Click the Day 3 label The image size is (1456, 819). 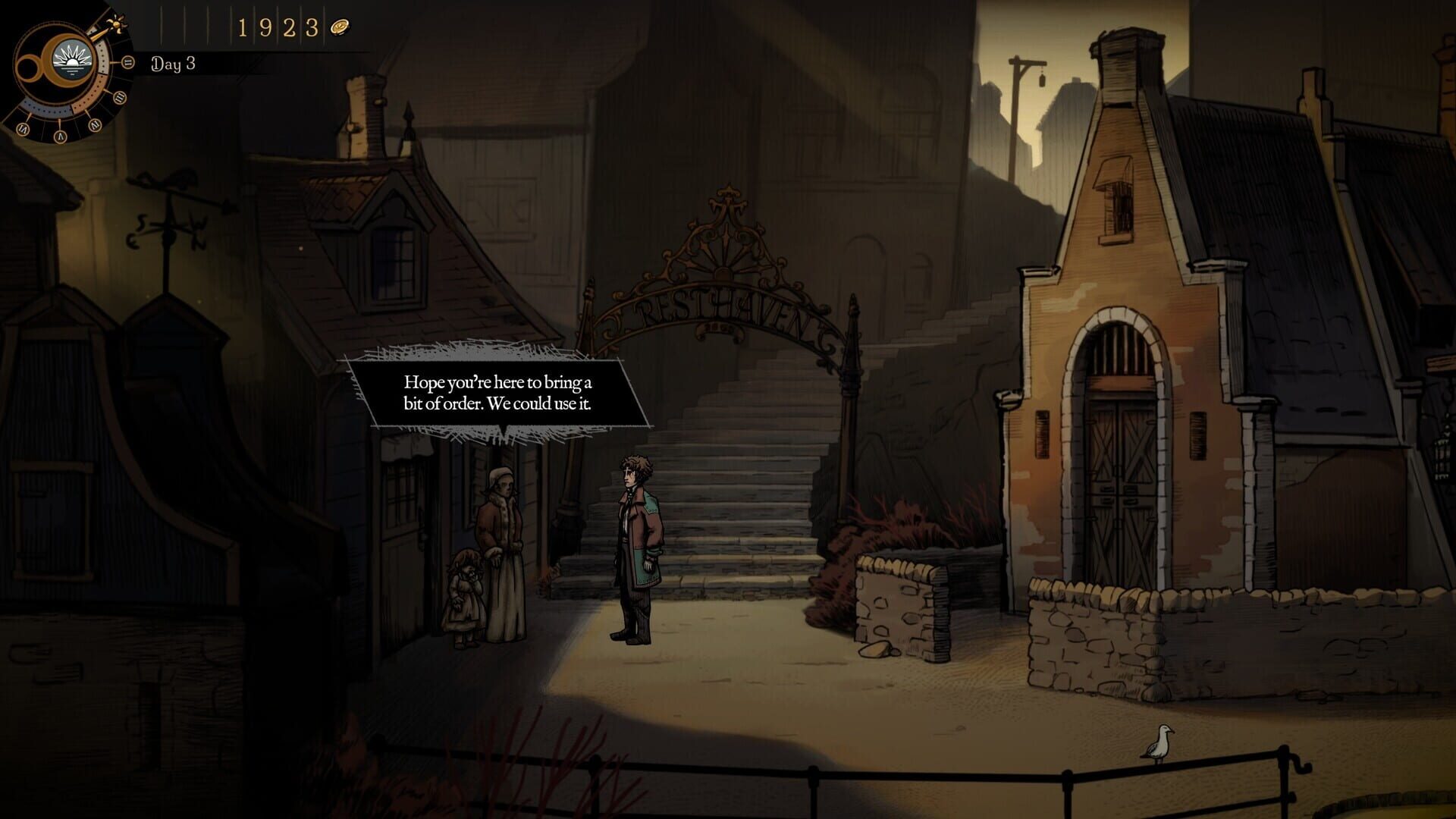(x=173, y=62)
